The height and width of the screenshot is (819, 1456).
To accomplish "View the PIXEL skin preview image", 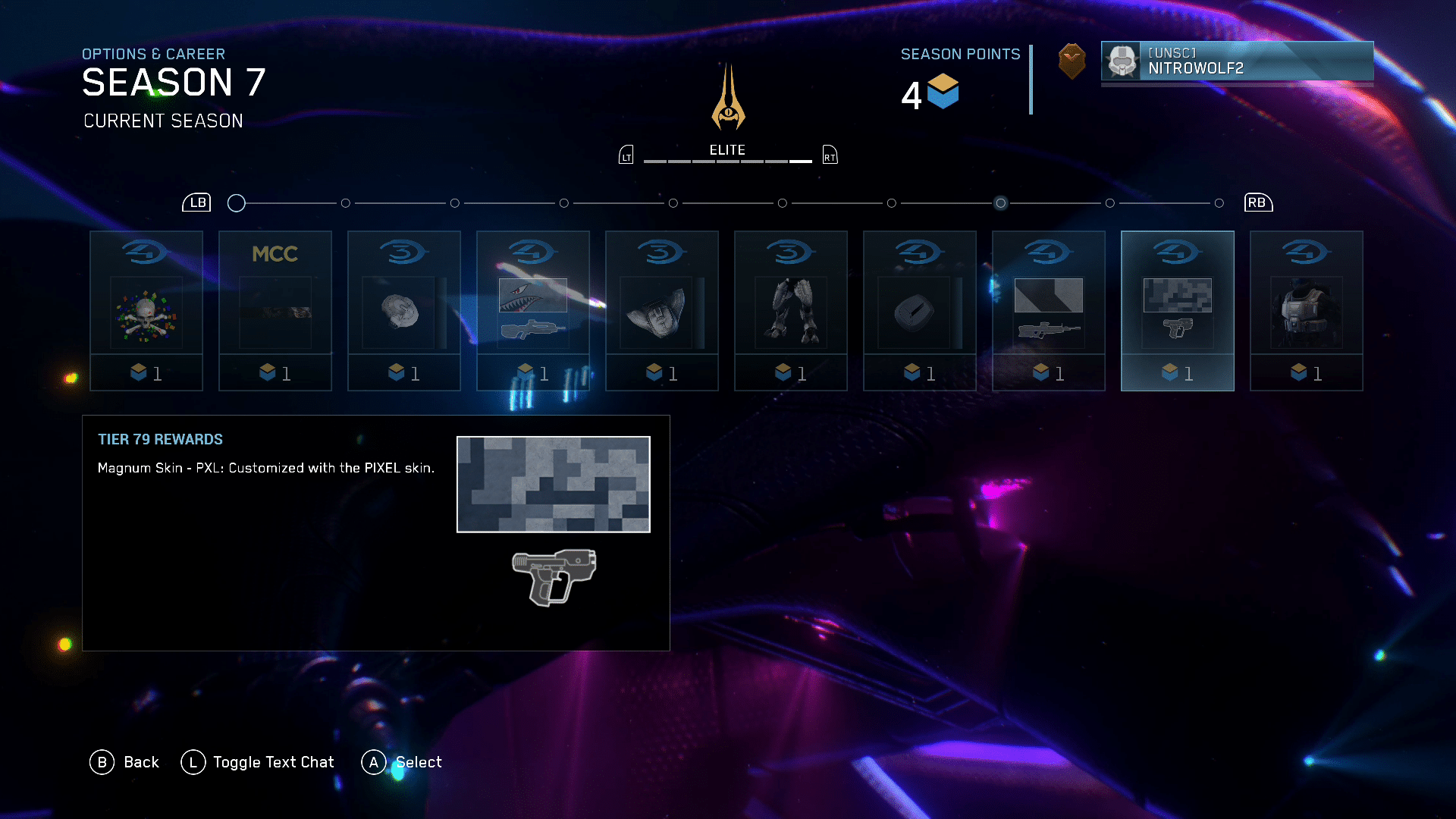I will [554, 485].
